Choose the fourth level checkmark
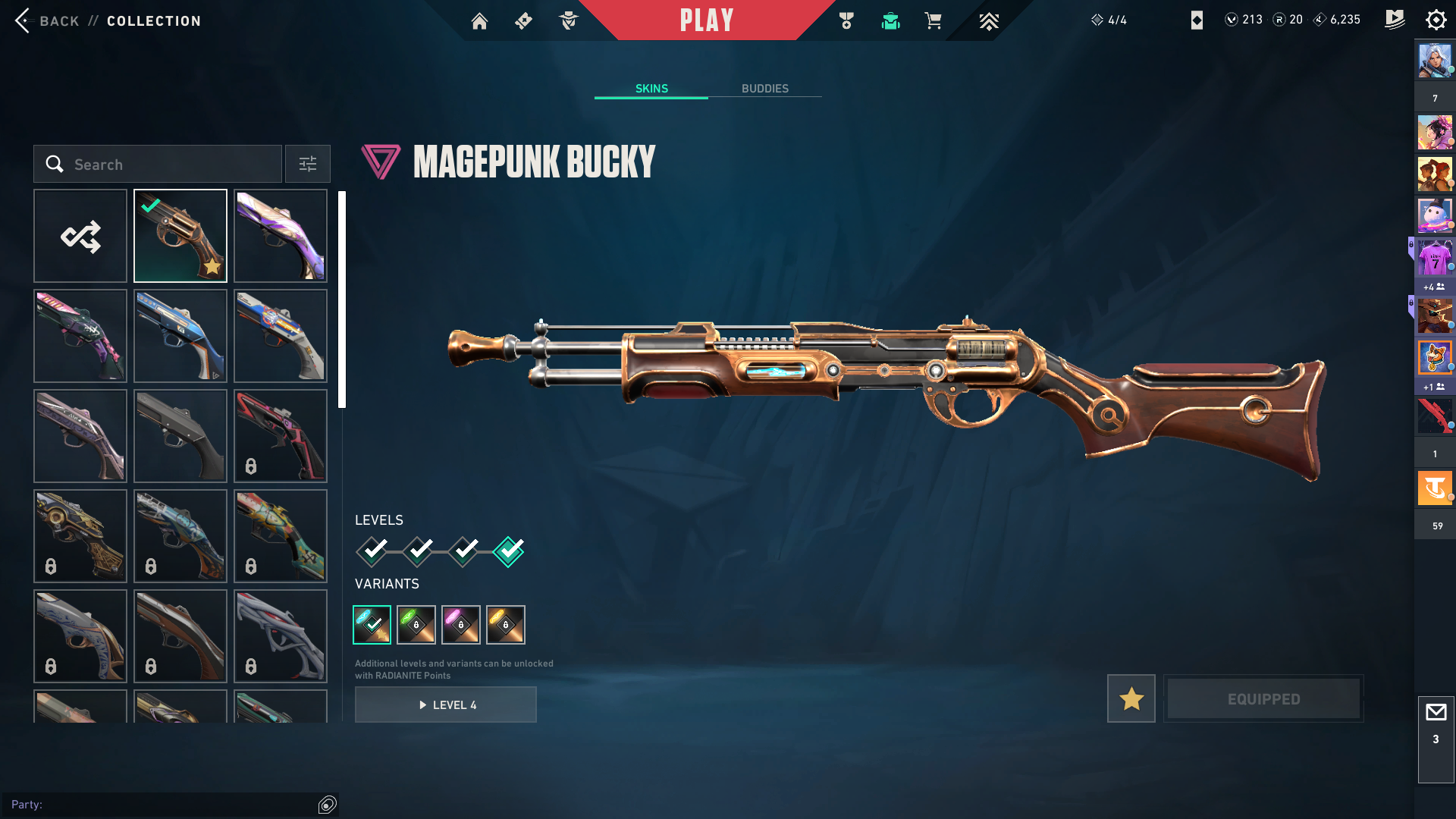Image resolution: width=1456 pixels, height=819 pixels. click(x=508, y=551)
